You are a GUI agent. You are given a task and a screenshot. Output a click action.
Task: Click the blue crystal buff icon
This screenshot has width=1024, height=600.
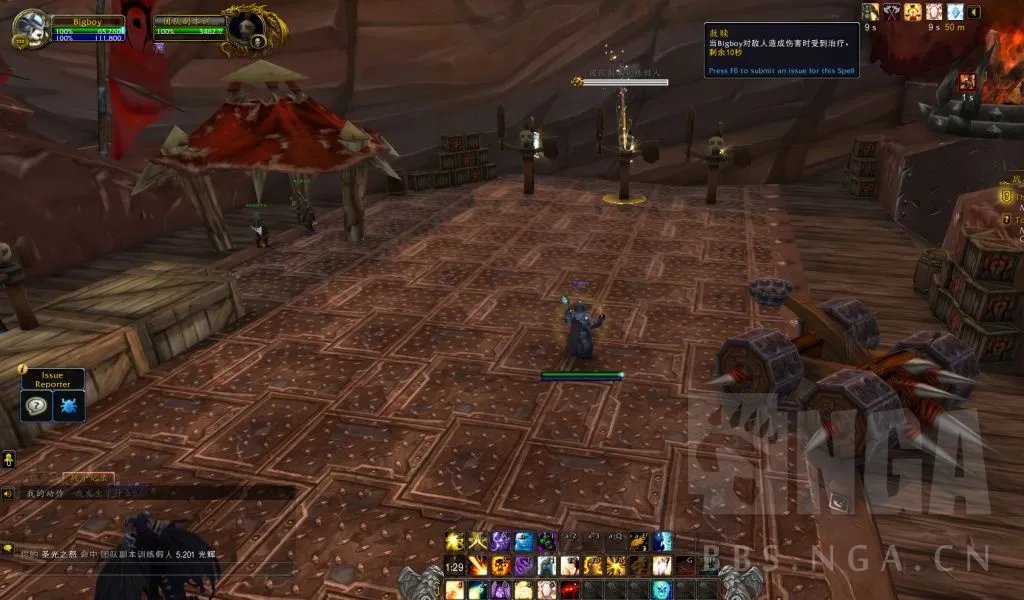click(x=954, y=12)
